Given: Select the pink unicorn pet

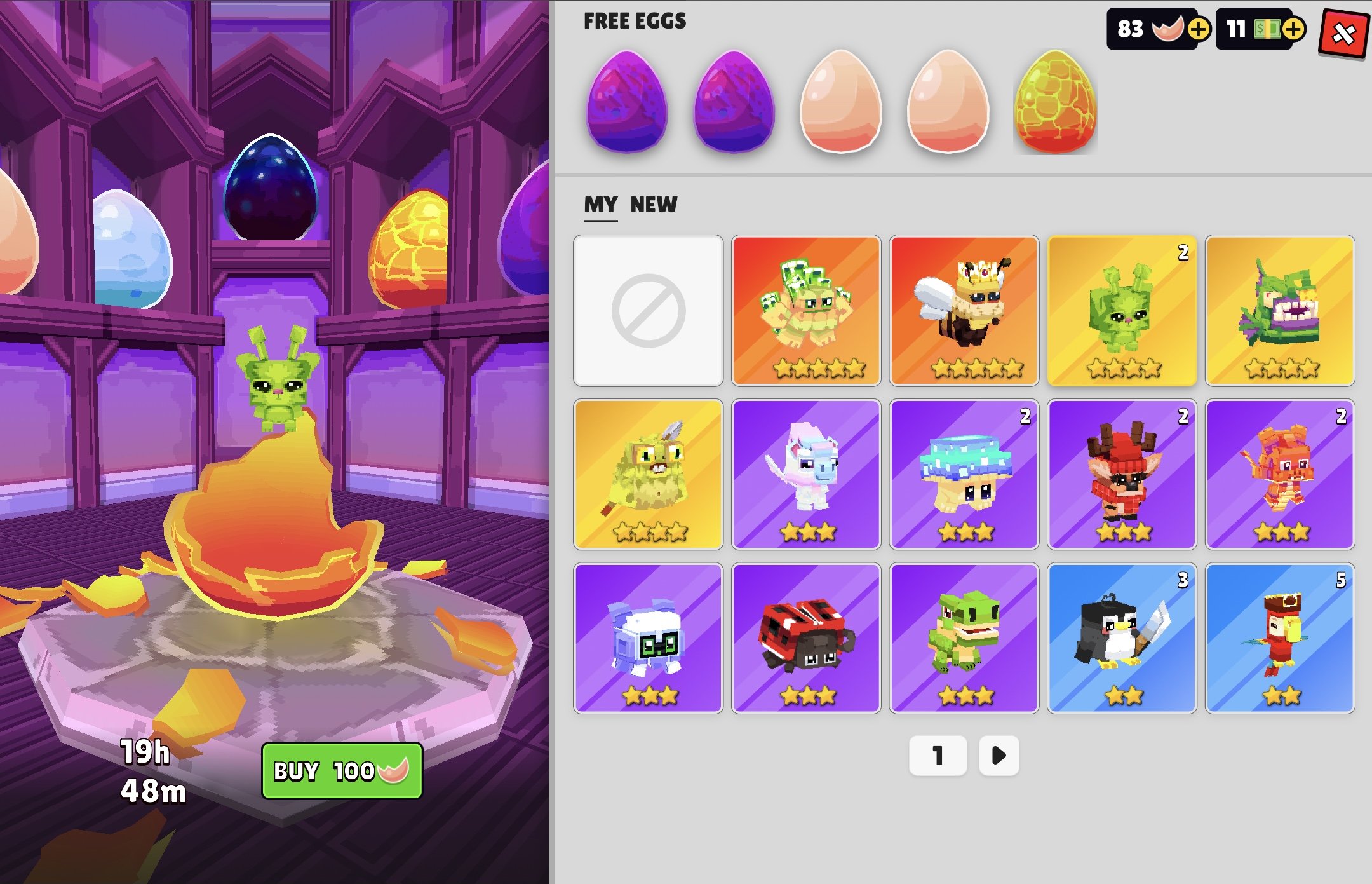Looking at the screenshot, I should [806, 474].
